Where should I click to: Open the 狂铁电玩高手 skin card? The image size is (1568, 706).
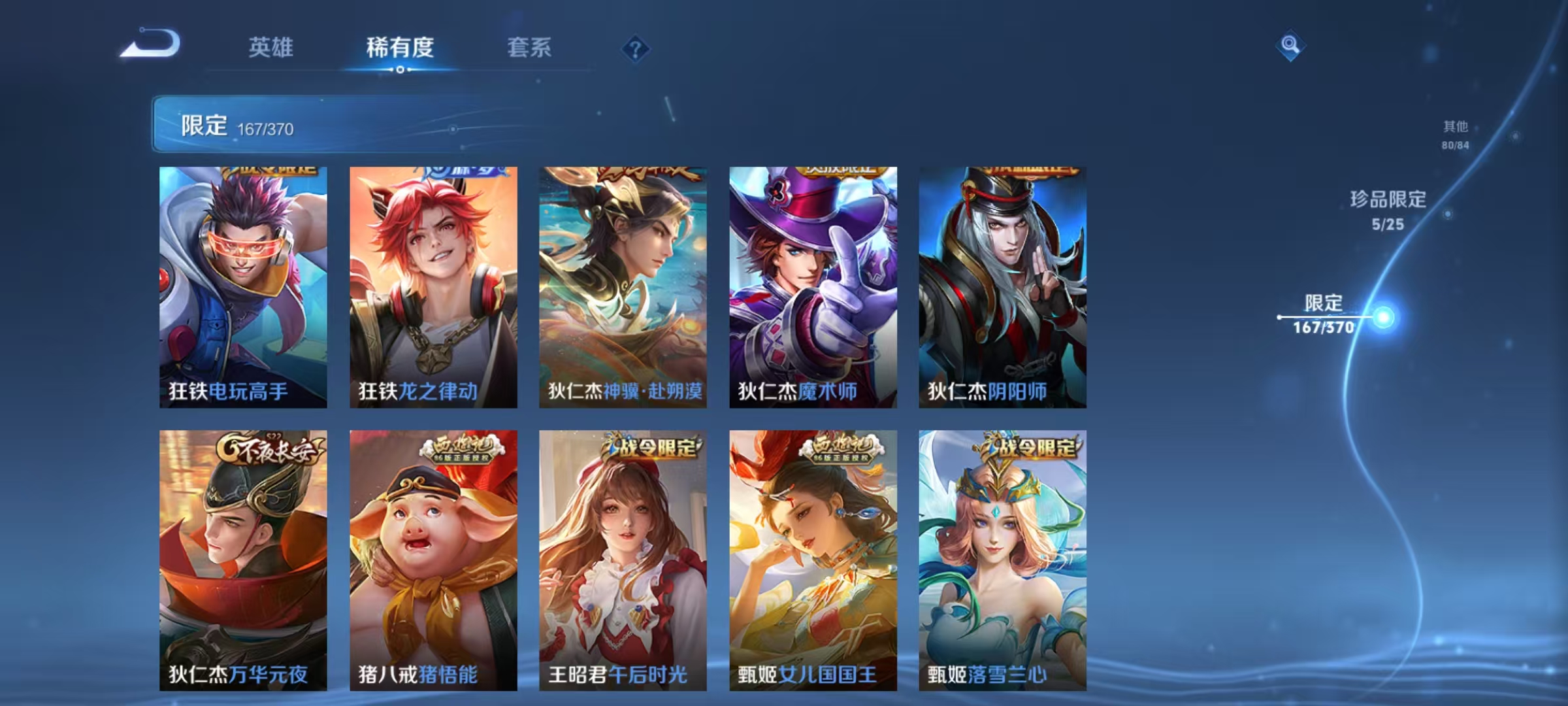tap(242, 288)
